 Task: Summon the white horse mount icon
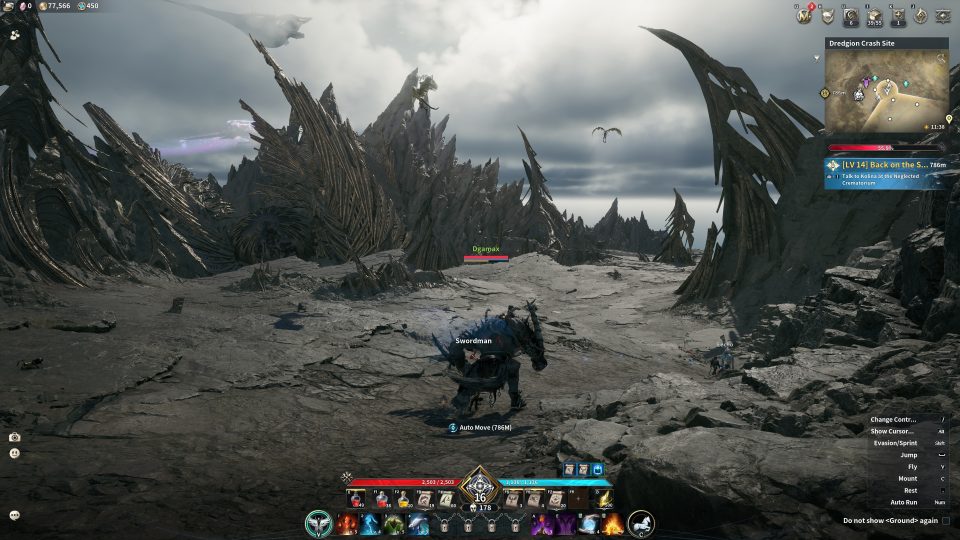click(x=641, y=522)
